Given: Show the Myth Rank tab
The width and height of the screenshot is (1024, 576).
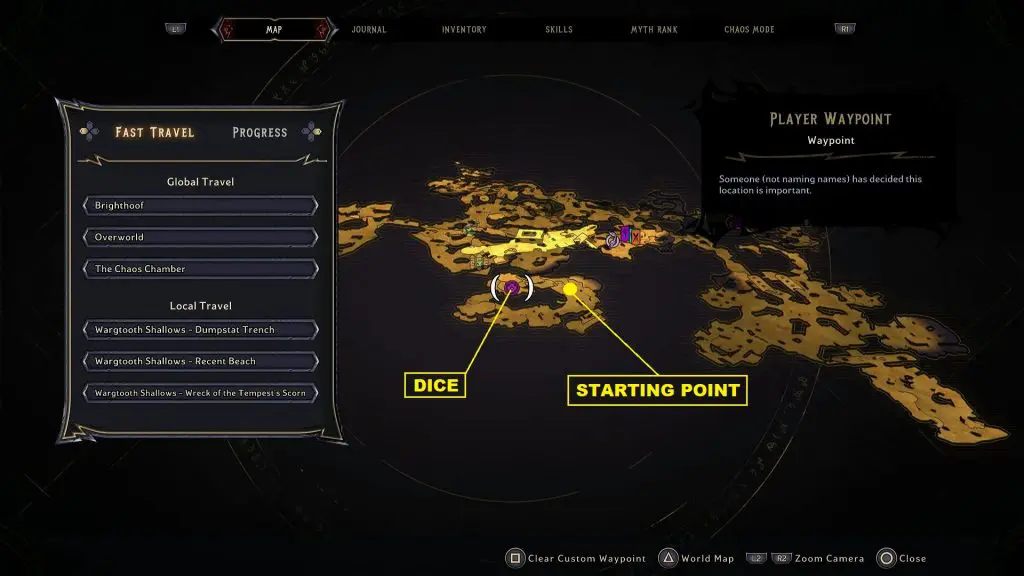Looking at the screenshot, I should point(654,30).
